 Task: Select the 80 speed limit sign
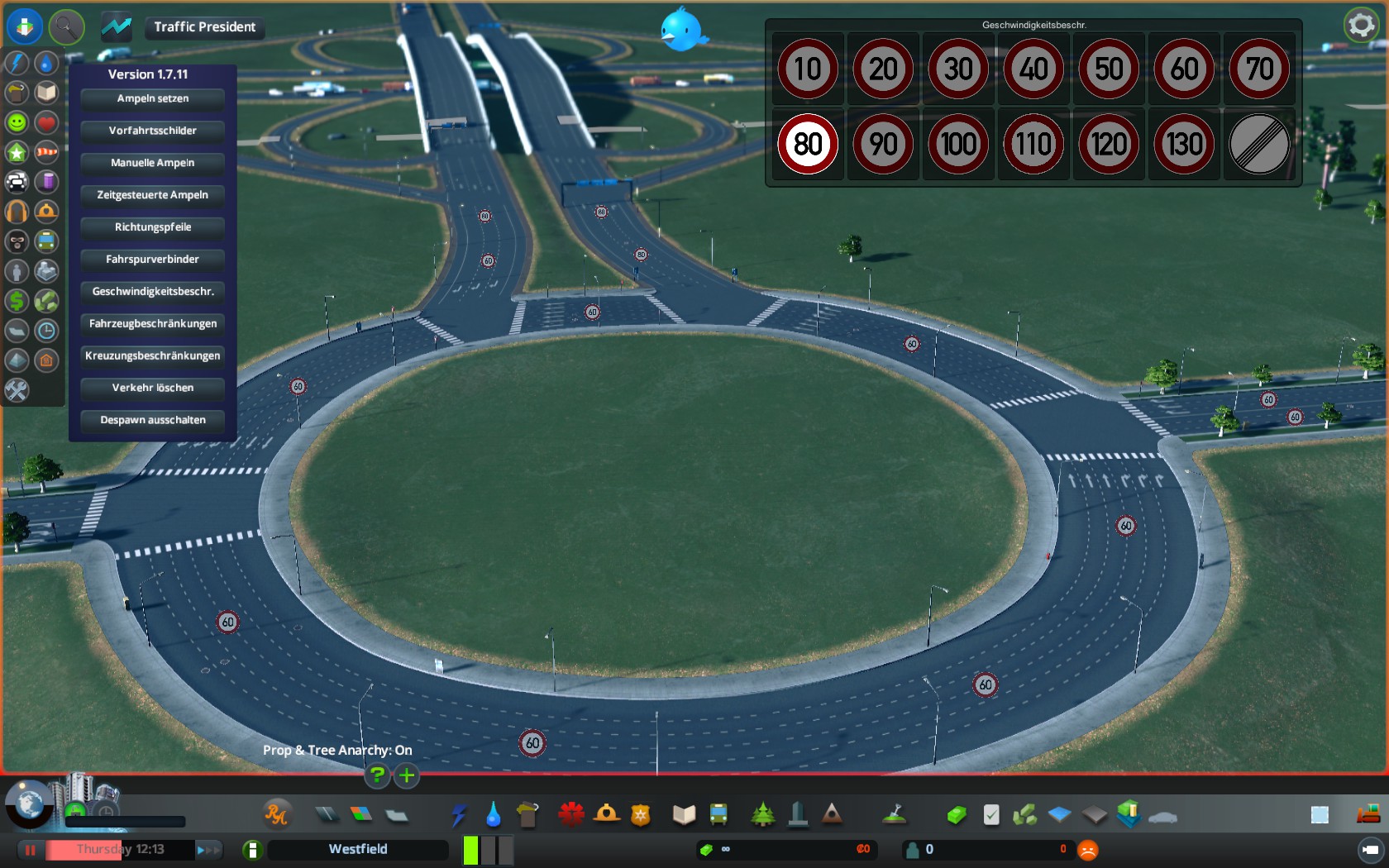pos(808,144)
